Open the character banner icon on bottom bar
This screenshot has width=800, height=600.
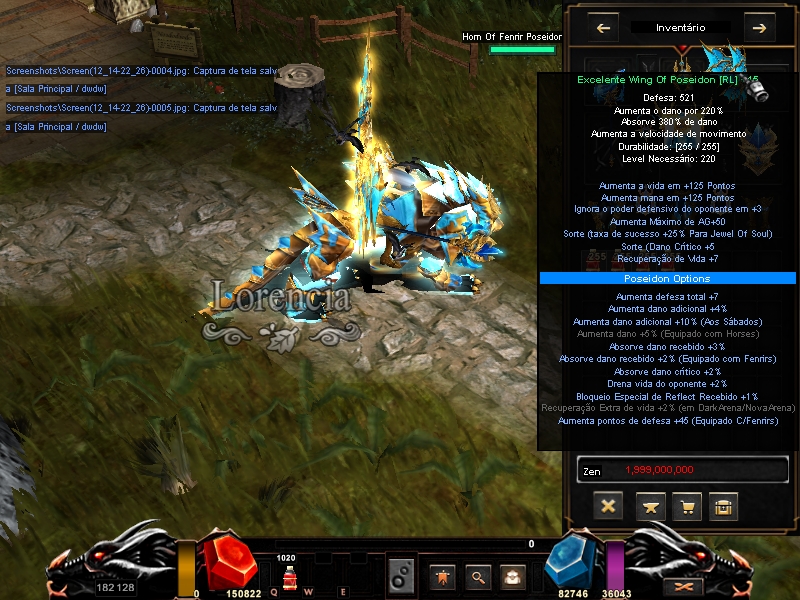click(441, 576)
